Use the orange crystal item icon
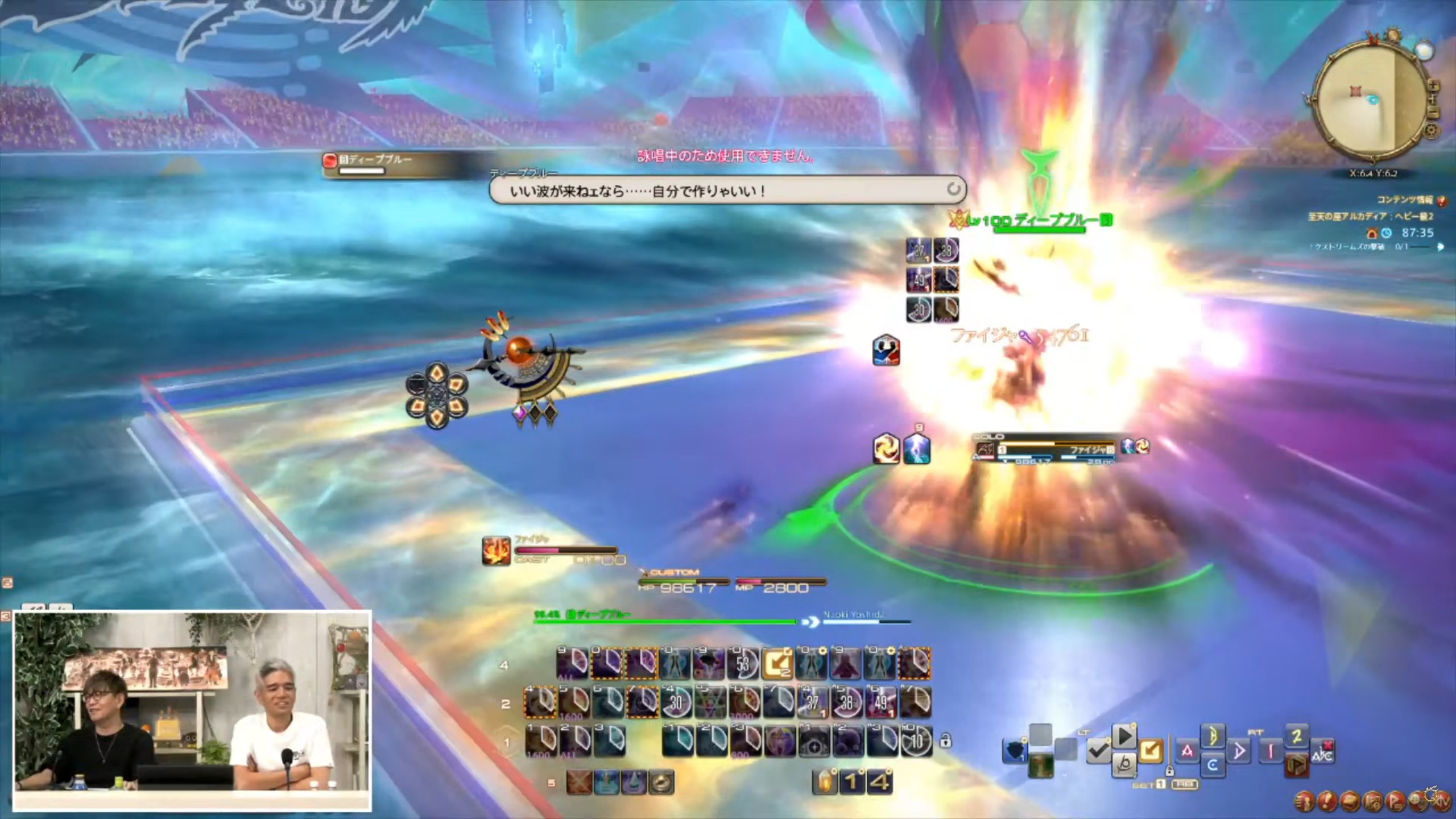Screen dimensions: 1456x819 coord(825,783)
